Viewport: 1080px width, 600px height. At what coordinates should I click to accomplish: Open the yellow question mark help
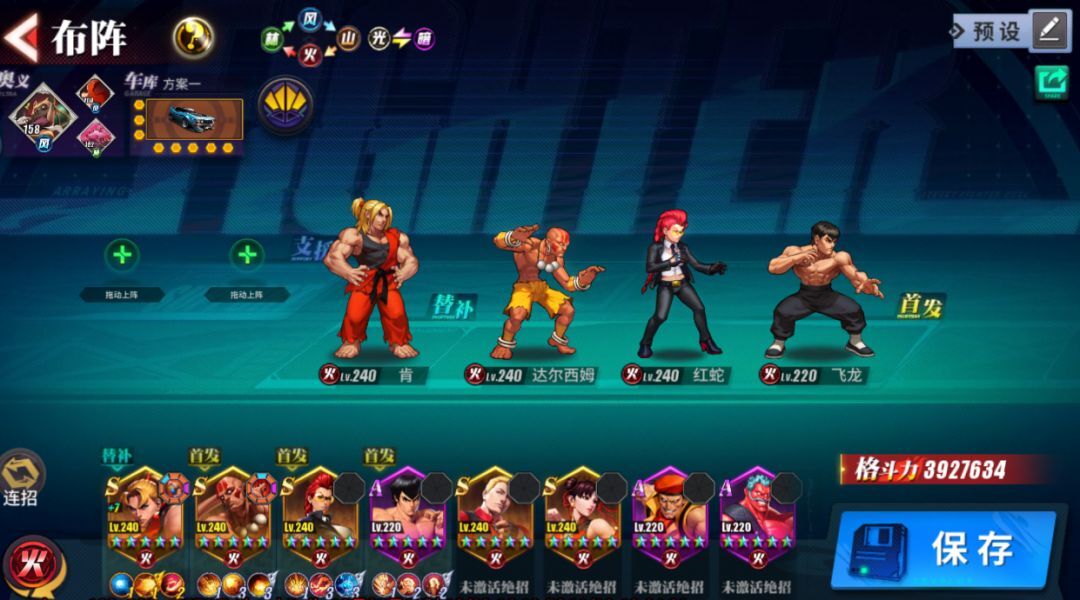(193, 38)
